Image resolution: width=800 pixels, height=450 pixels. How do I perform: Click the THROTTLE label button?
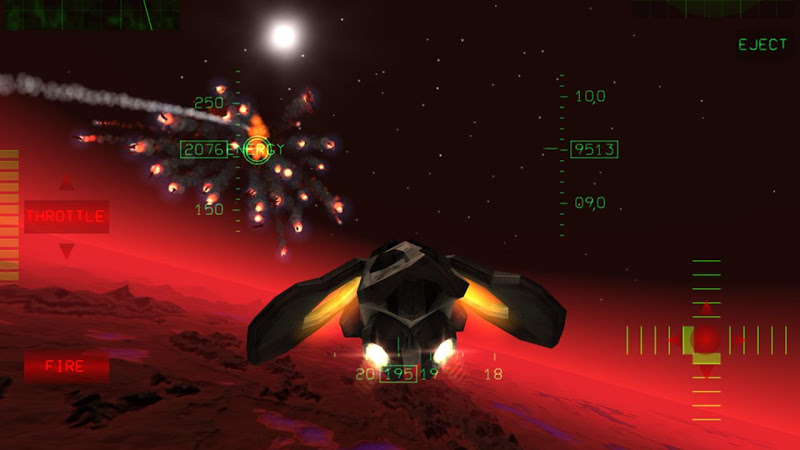66,216
